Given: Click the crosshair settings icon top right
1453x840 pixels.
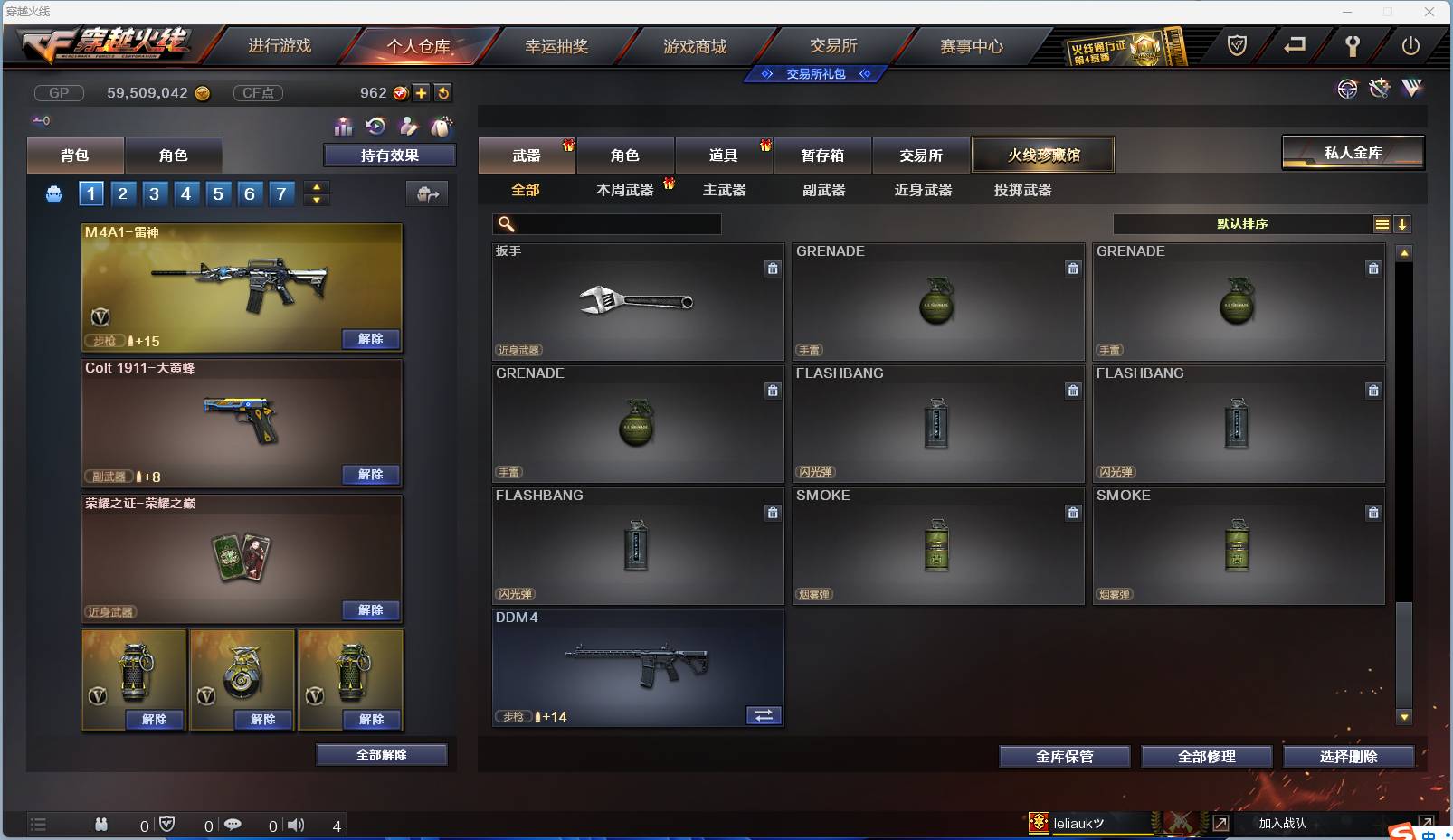Looking at the screenshot, I should (x=1348, y=89).
